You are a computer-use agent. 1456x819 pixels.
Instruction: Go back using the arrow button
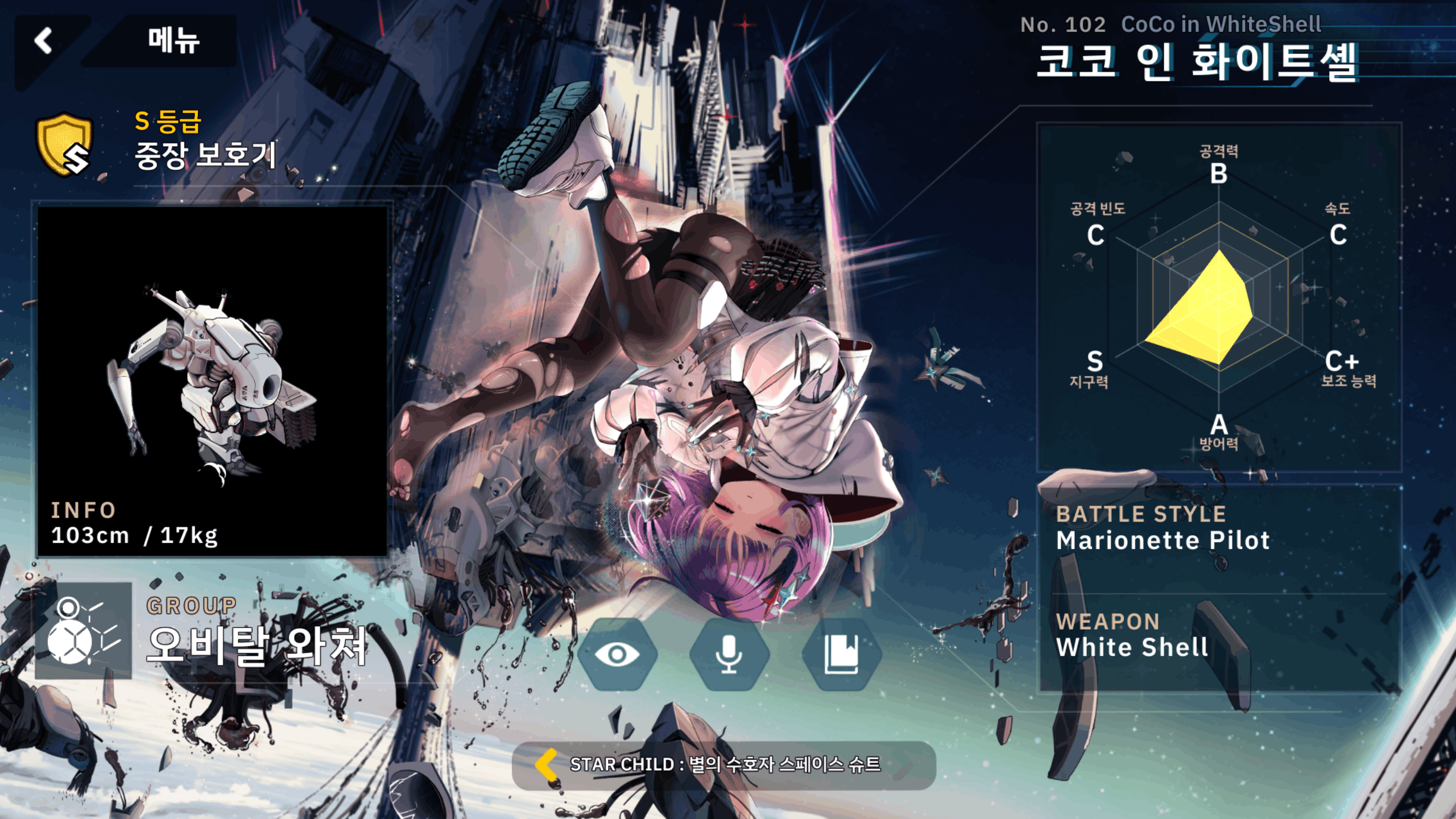pyautogui.click(x=44, y=41)
